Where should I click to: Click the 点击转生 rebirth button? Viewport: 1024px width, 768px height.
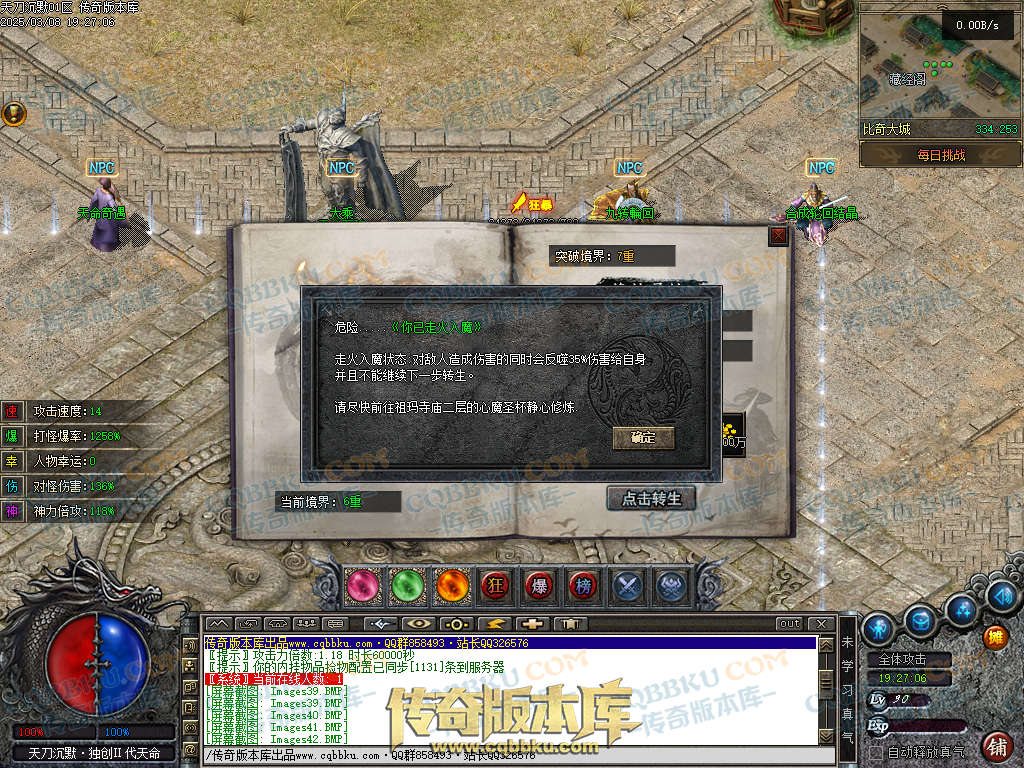click(x=651, y=498)
